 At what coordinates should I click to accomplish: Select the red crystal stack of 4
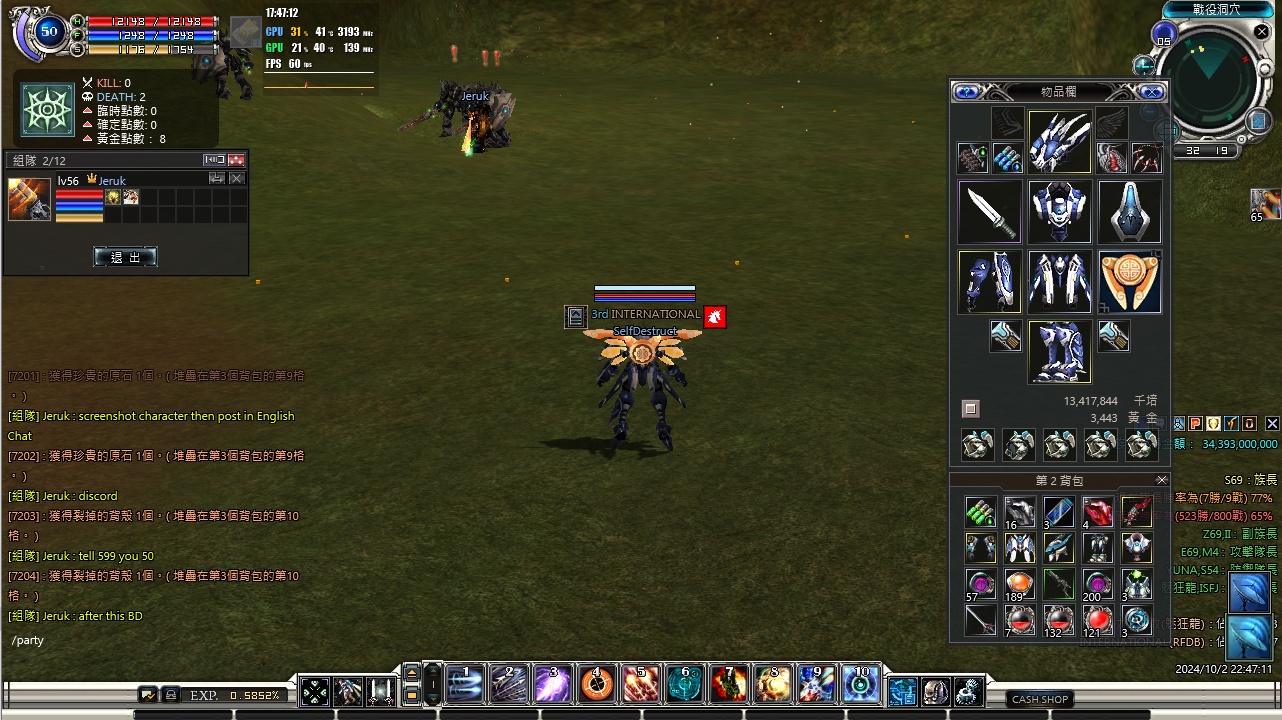[1098, 512]
